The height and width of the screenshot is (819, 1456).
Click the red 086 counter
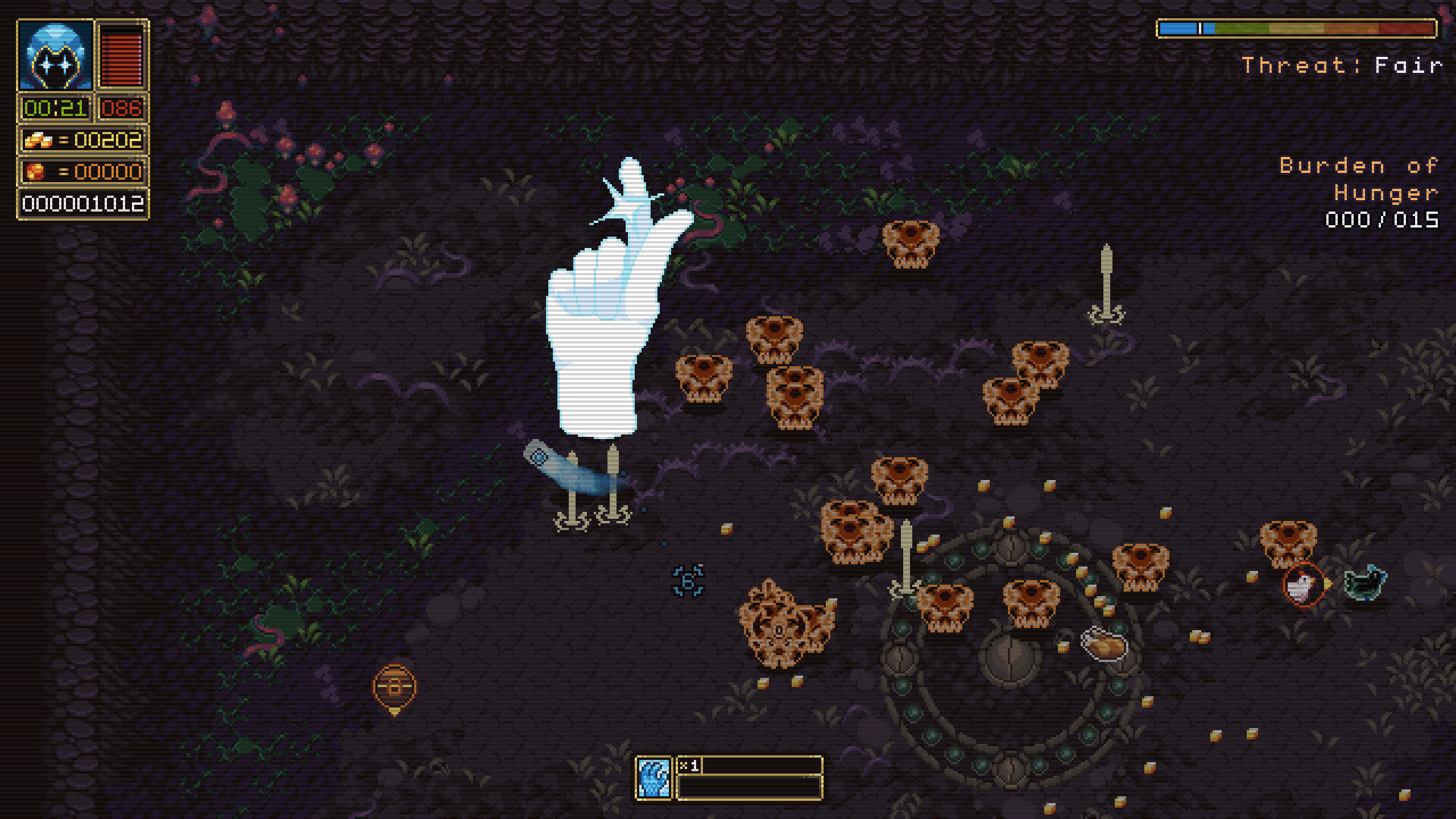pos(120,108)
